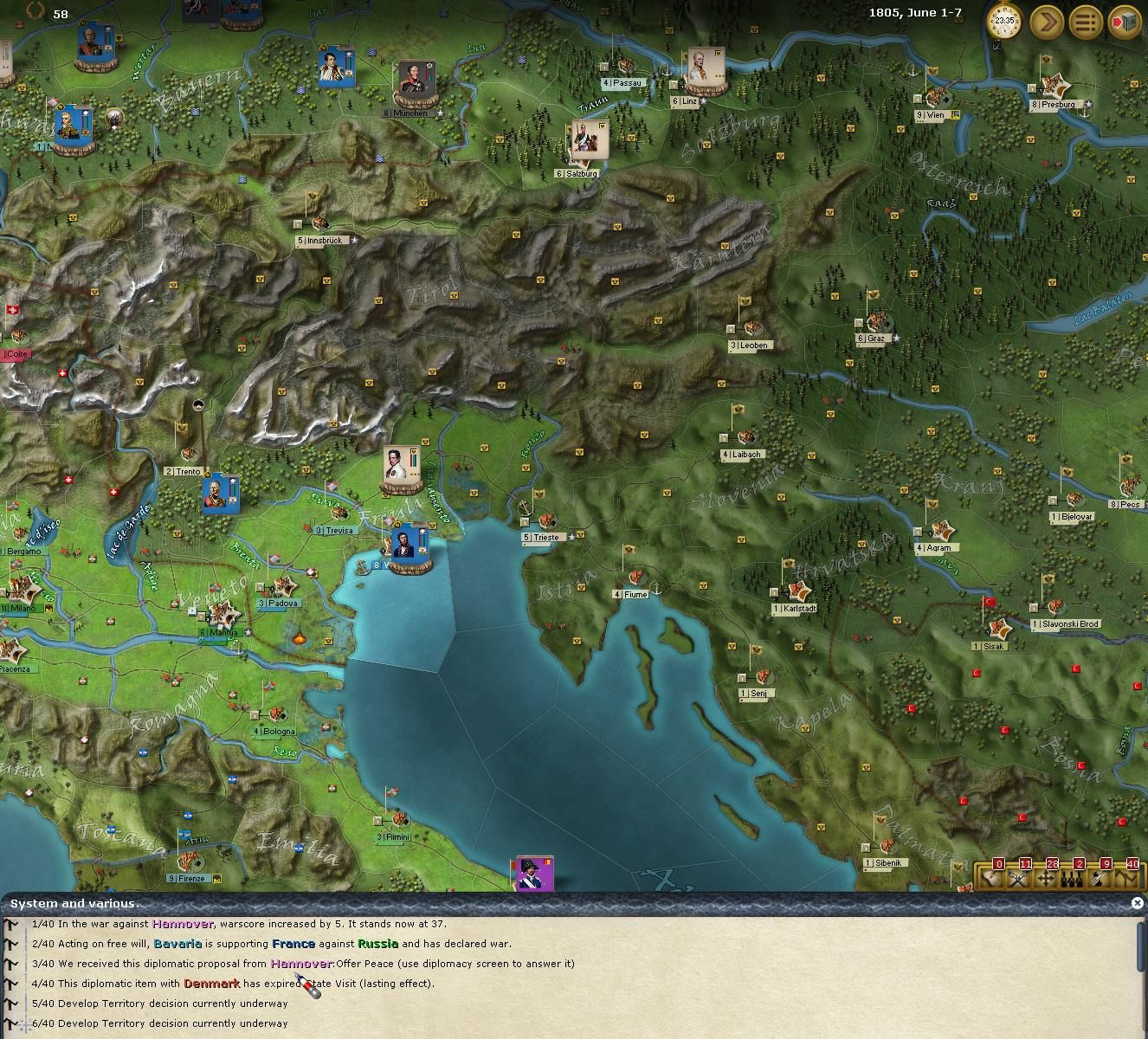The height and width of the screenshot is (1039, 1148).
Task: Click the pocket watch clock icon
Action: [1004, 22]
